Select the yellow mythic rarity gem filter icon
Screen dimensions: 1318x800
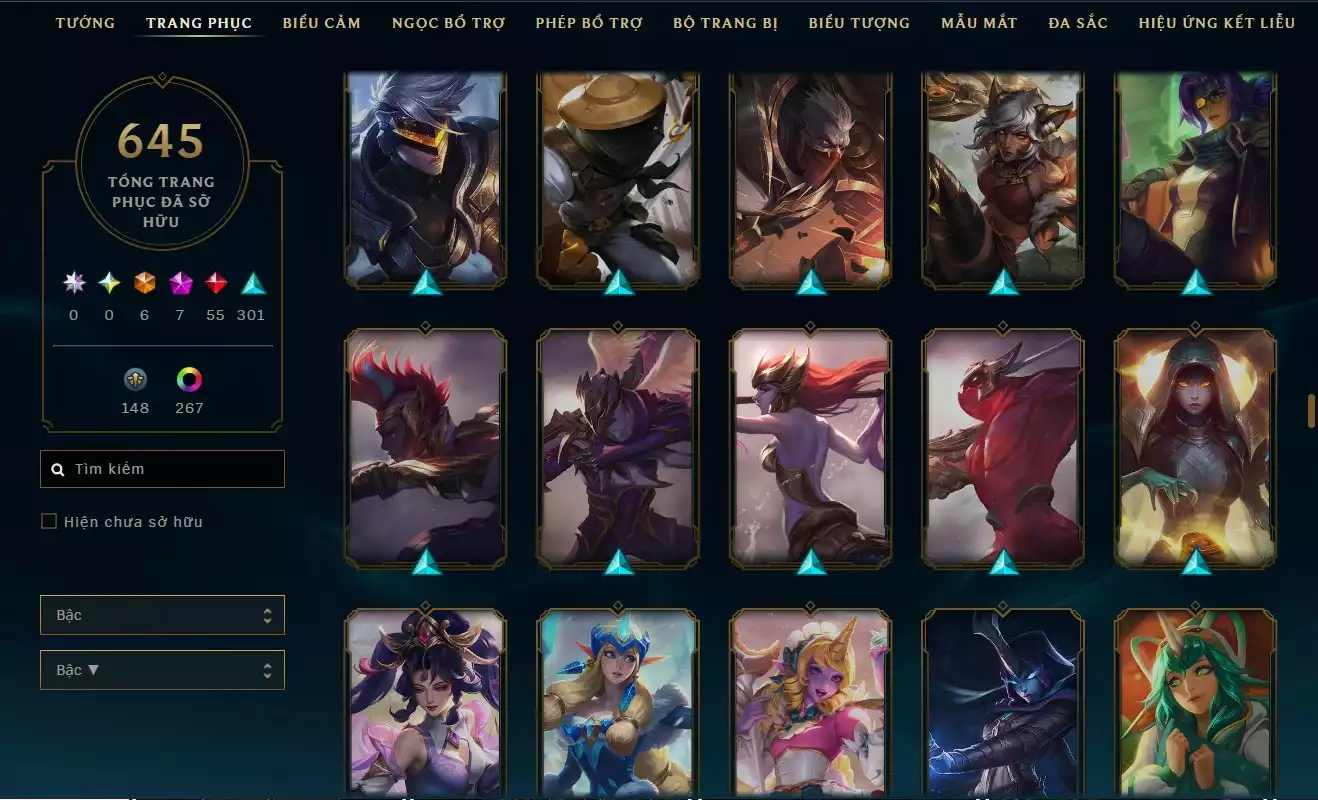(108, 284)
